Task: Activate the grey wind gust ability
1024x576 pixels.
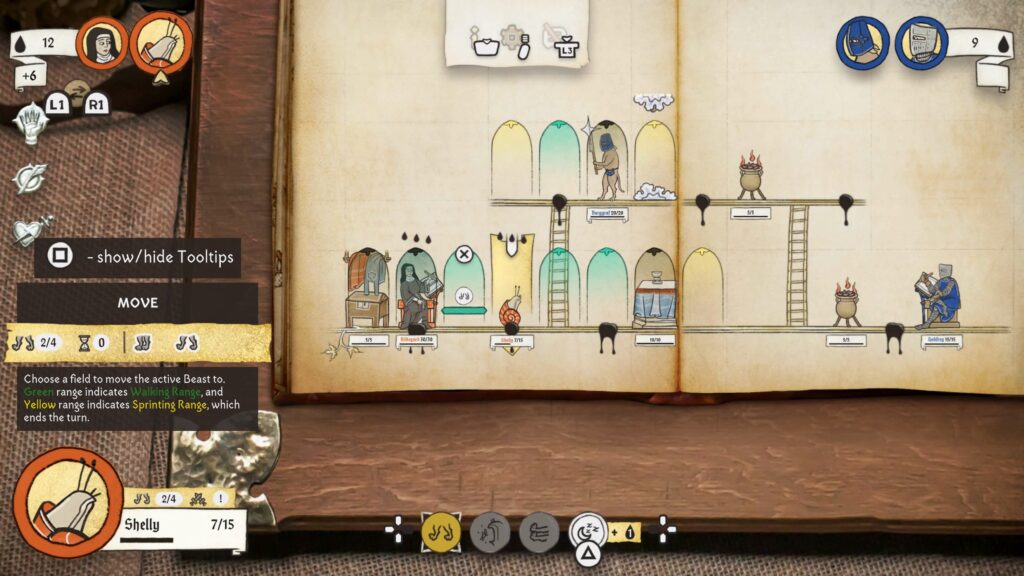Action: [x=538, y=531]
